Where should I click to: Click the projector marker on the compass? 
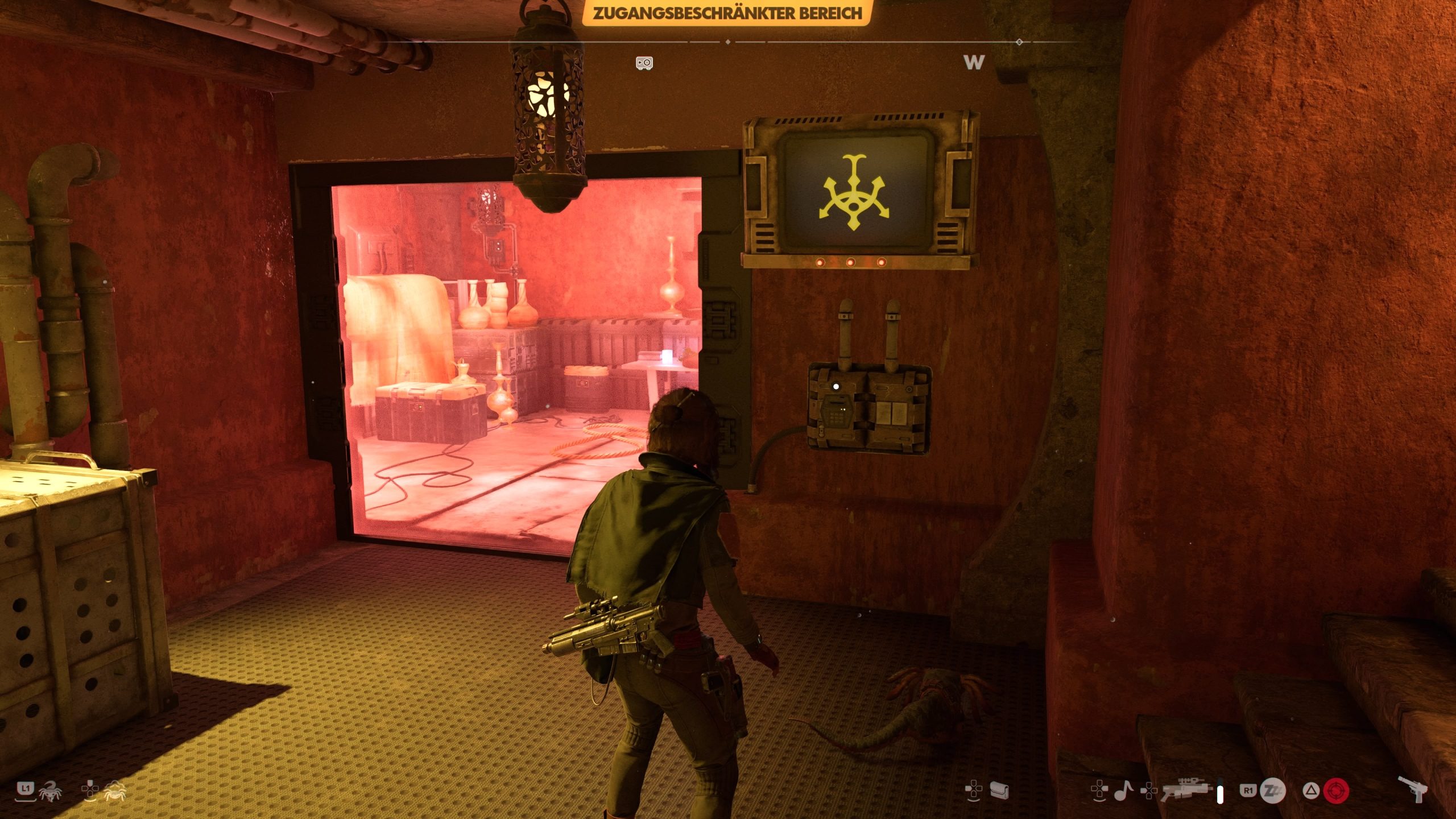[644, 63]
